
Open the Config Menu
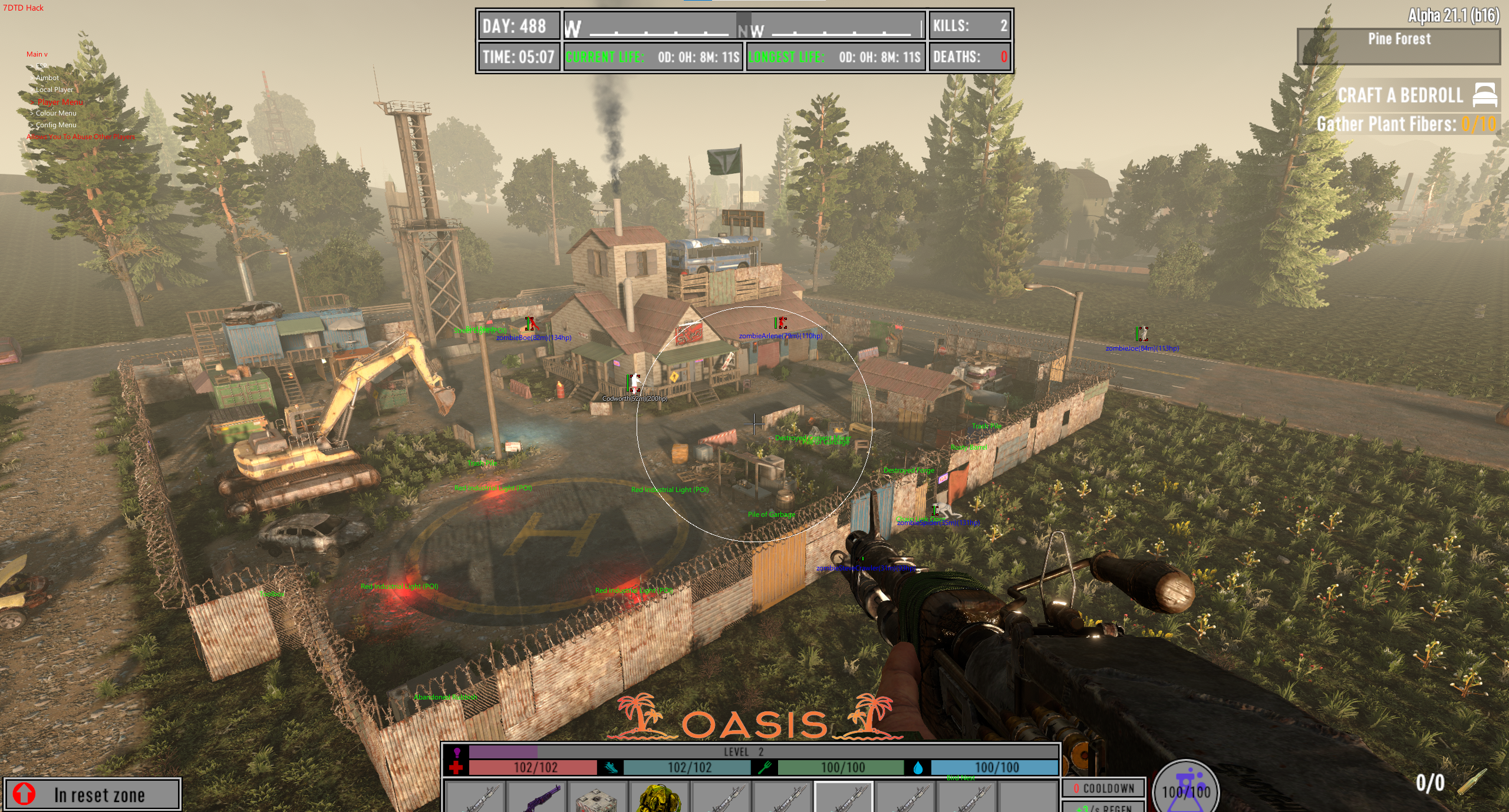pyautogui.click(x=55, y=125)
